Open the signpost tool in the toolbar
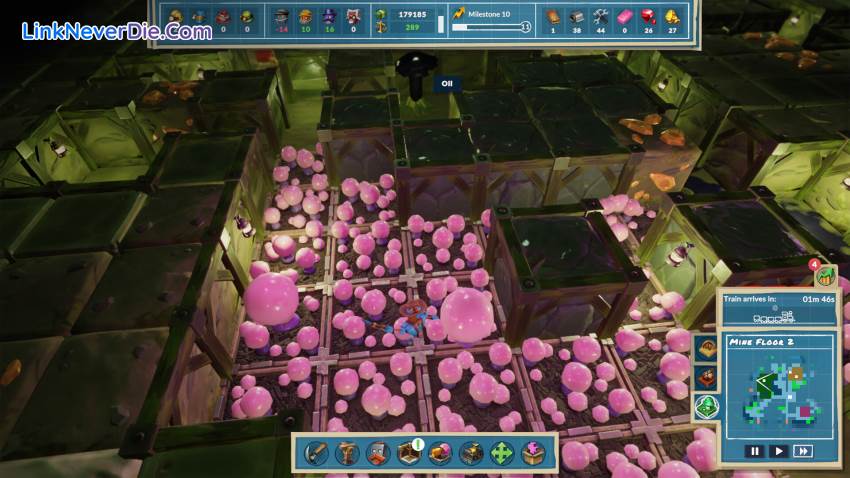This screenshot has height=478, width=850. click(x=347, y=452)
